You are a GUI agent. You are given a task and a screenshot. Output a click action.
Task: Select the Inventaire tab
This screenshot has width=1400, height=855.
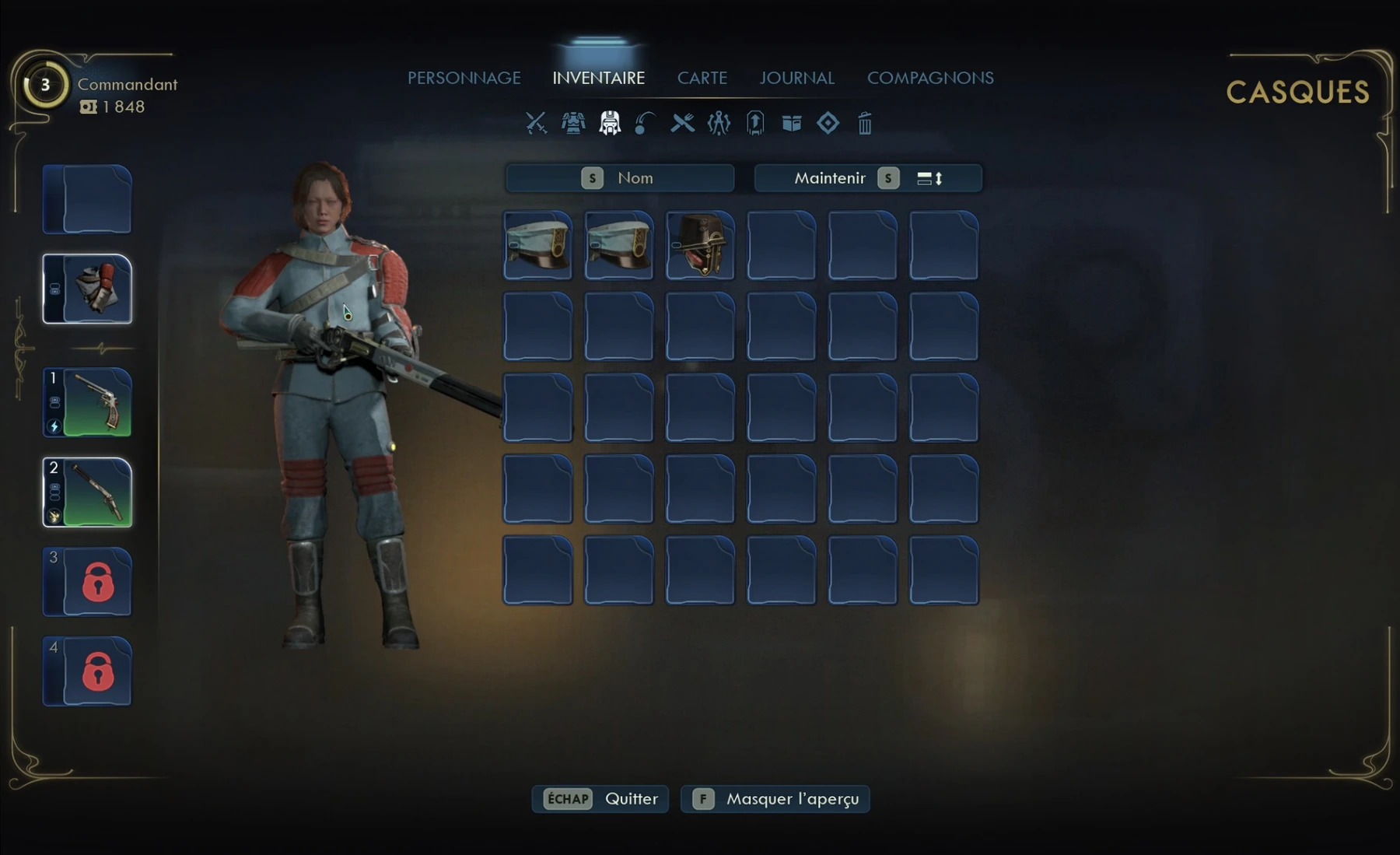tap(598, 78)
